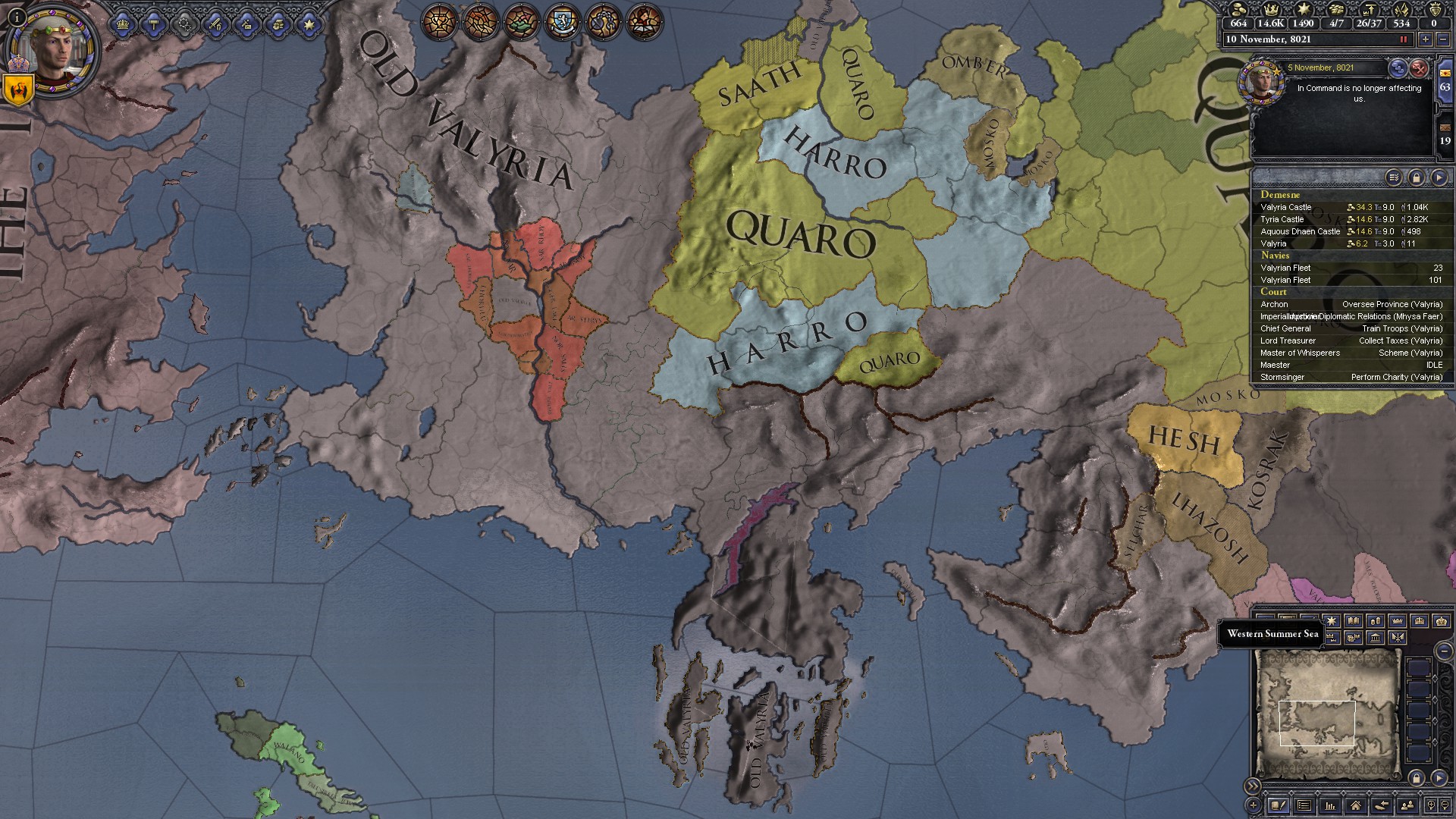Unpause the game with the pause toggle
The height and width of the screenshot is (819, 1456).
(1403, 39)
